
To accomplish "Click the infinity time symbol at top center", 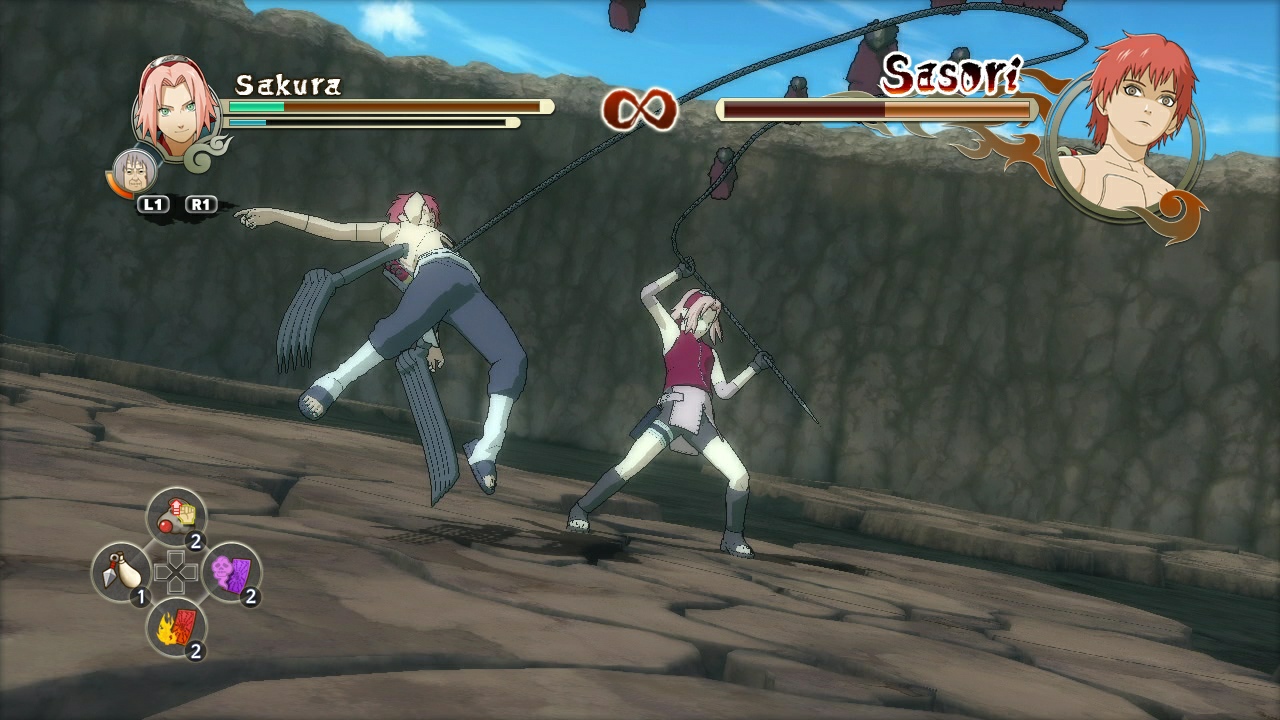I will point(638,110).
